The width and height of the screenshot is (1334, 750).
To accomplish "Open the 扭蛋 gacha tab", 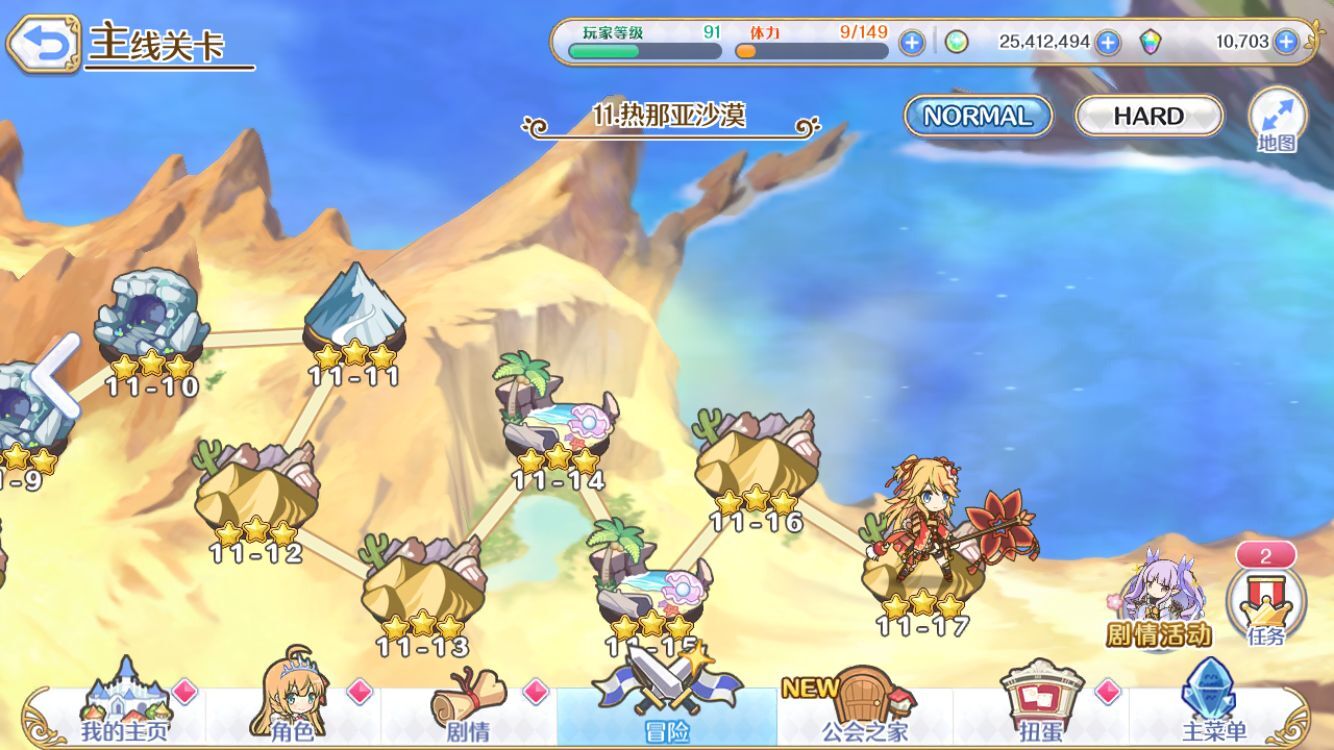I will [1040, 705].
